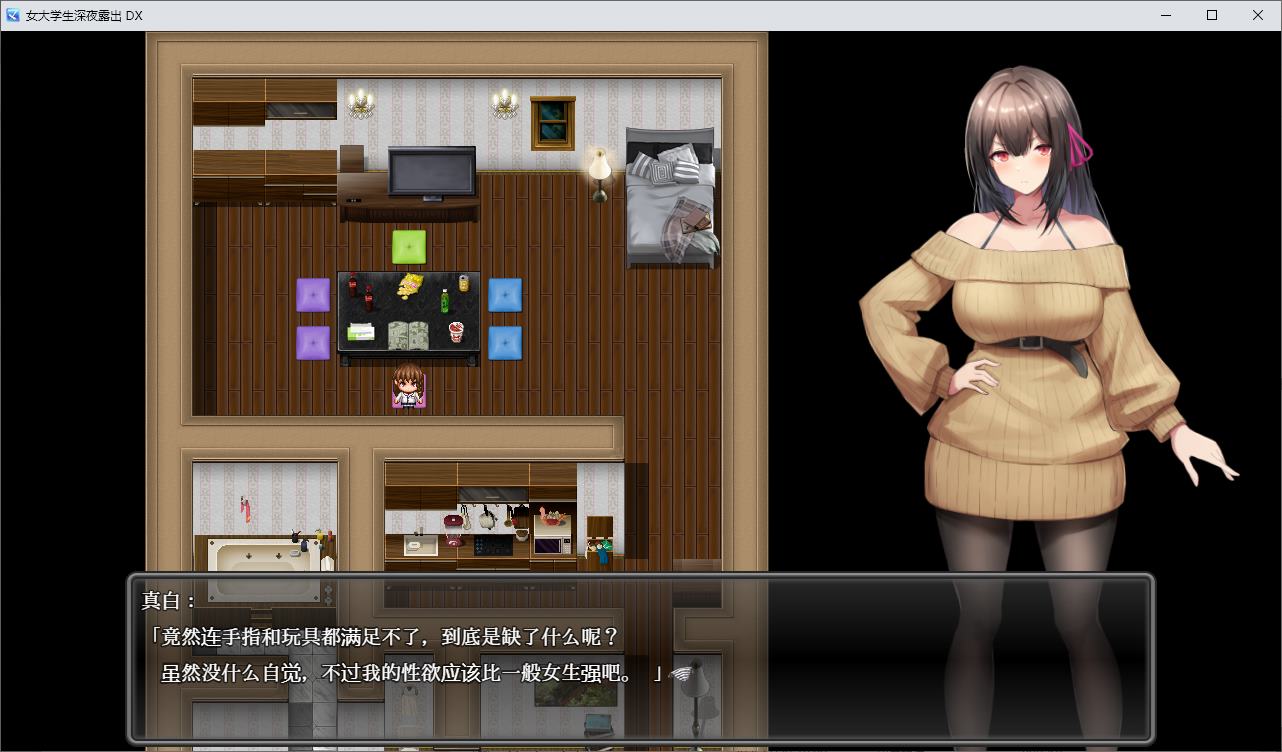
Task: Click the open magazine on the table
Action: pos(409,336)
